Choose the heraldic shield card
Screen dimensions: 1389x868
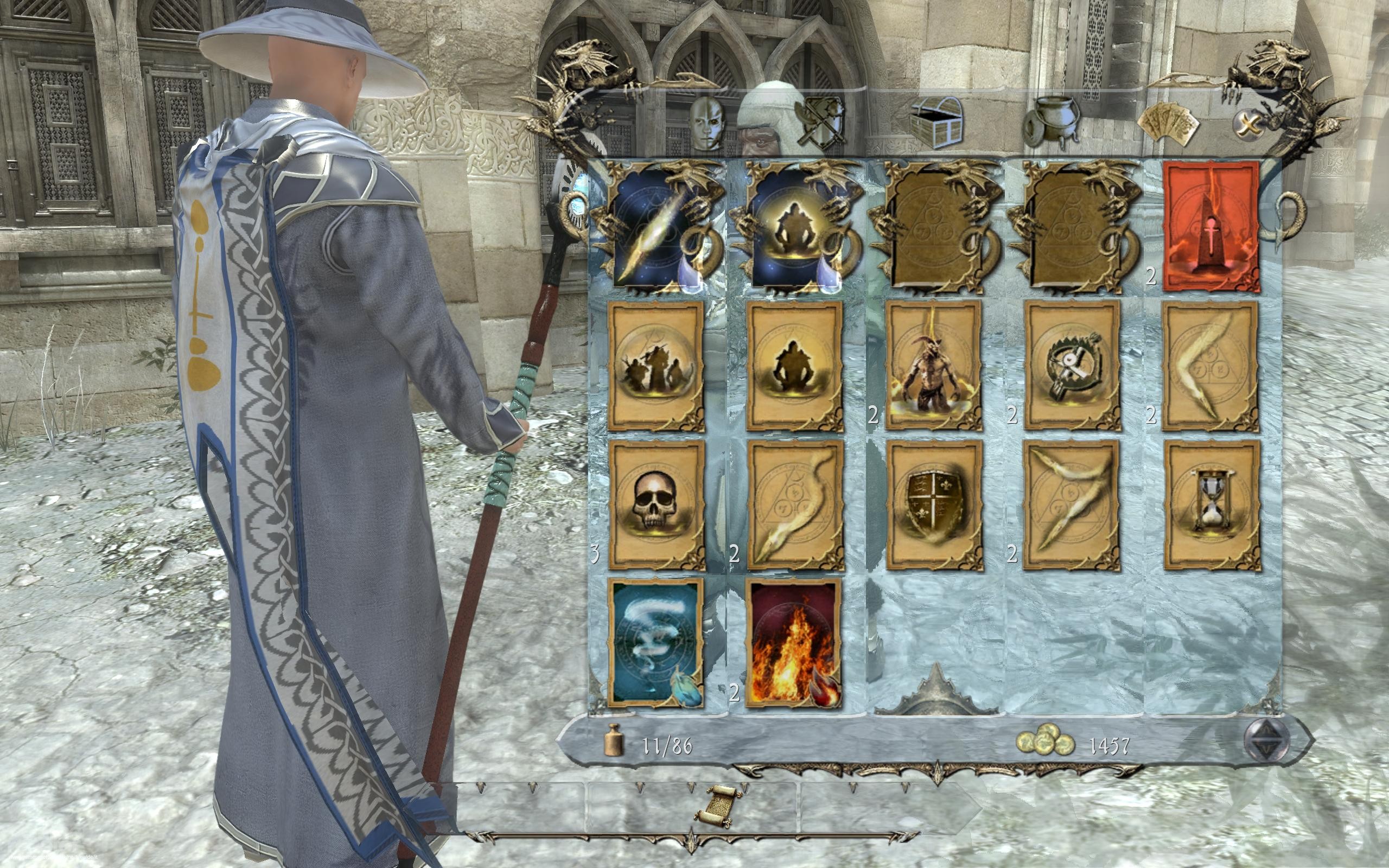click(x=934, y=505)
